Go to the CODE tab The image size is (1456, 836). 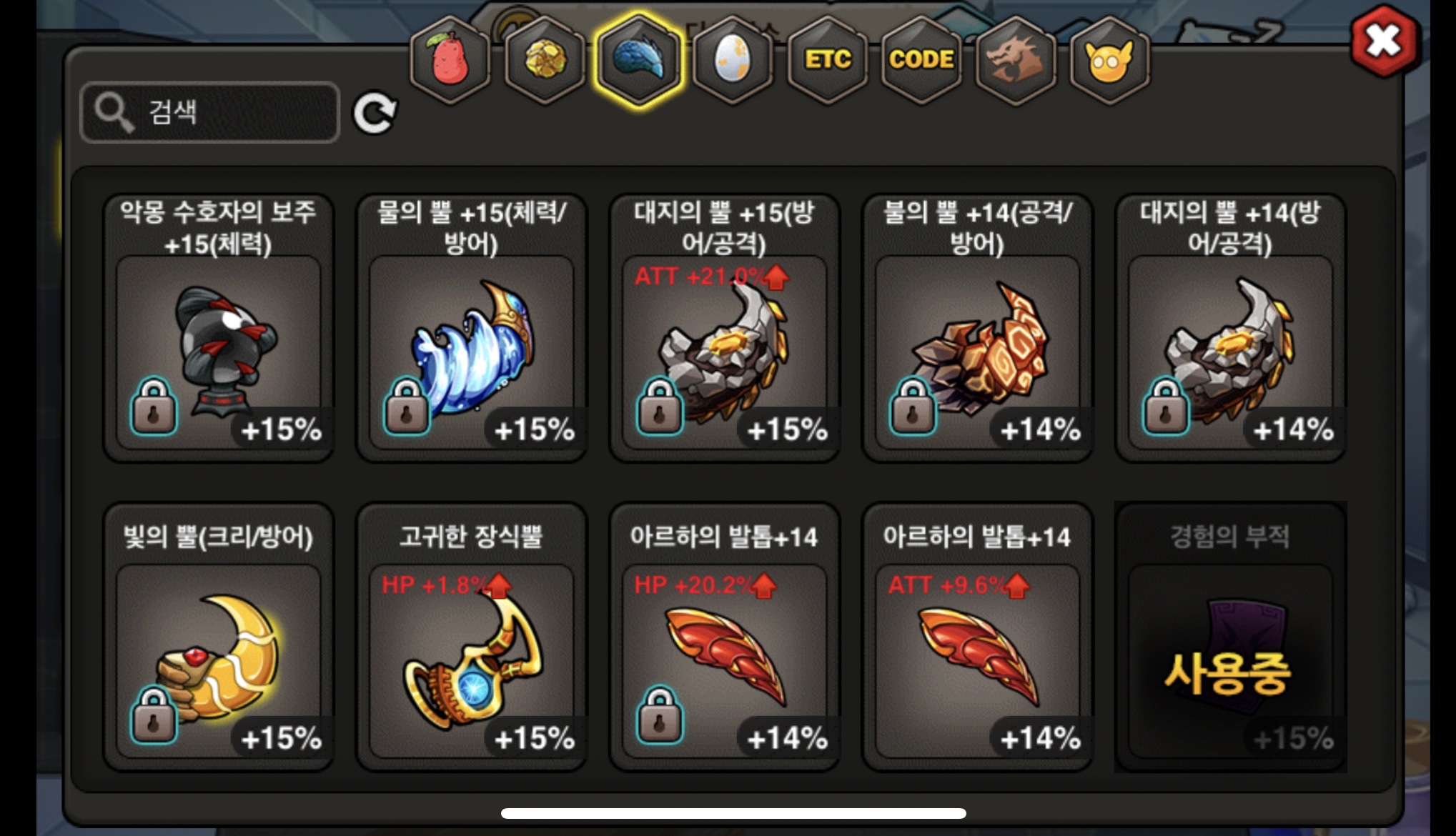point(921,60)
